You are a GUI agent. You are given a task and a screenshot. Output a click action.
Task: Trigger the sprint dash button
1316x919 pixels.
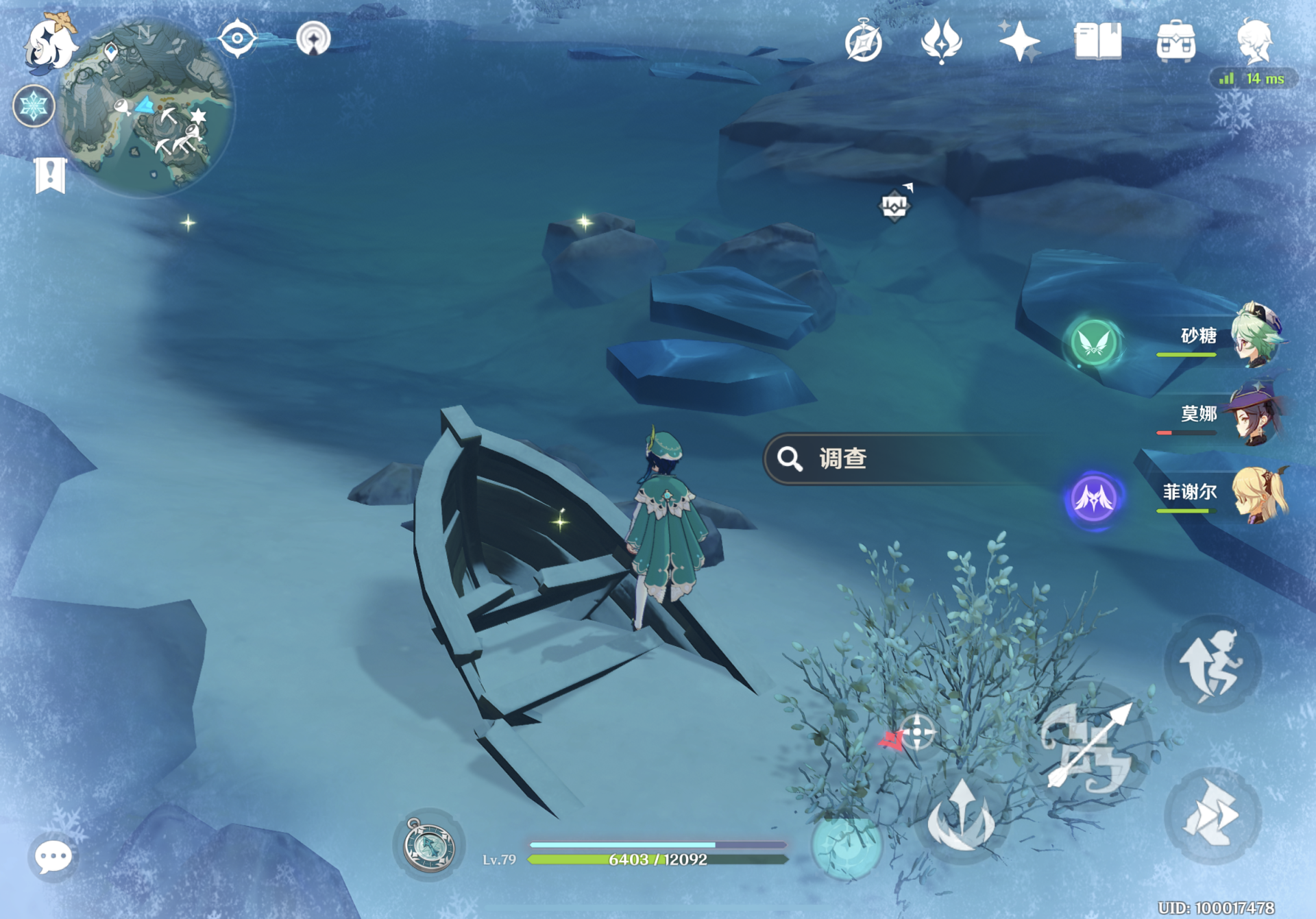pyautogui.click(x=1212, y=816)
